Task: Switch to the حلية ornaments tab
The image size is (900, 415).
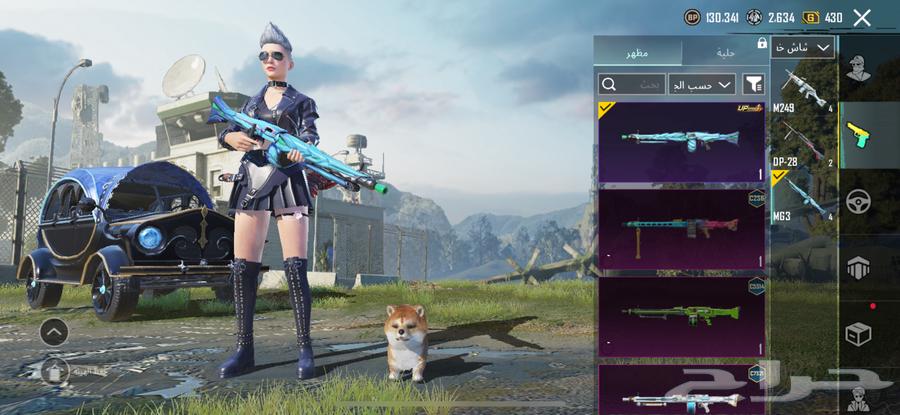Action: pyautogui.click(x=725, y=51)
